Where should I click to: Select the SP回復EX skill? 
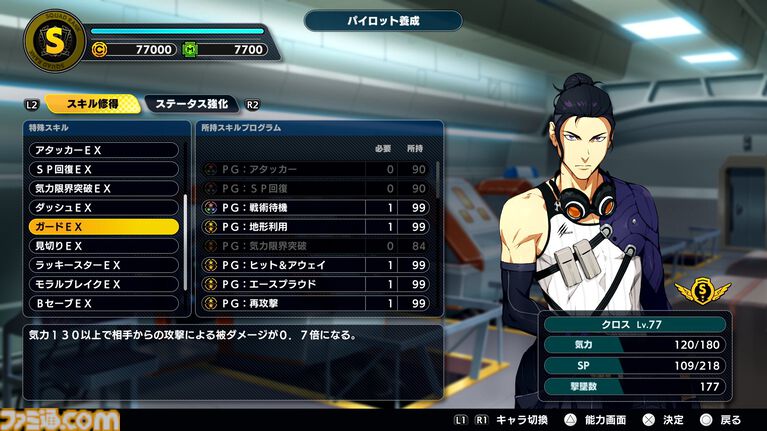(x=104, y=169)
